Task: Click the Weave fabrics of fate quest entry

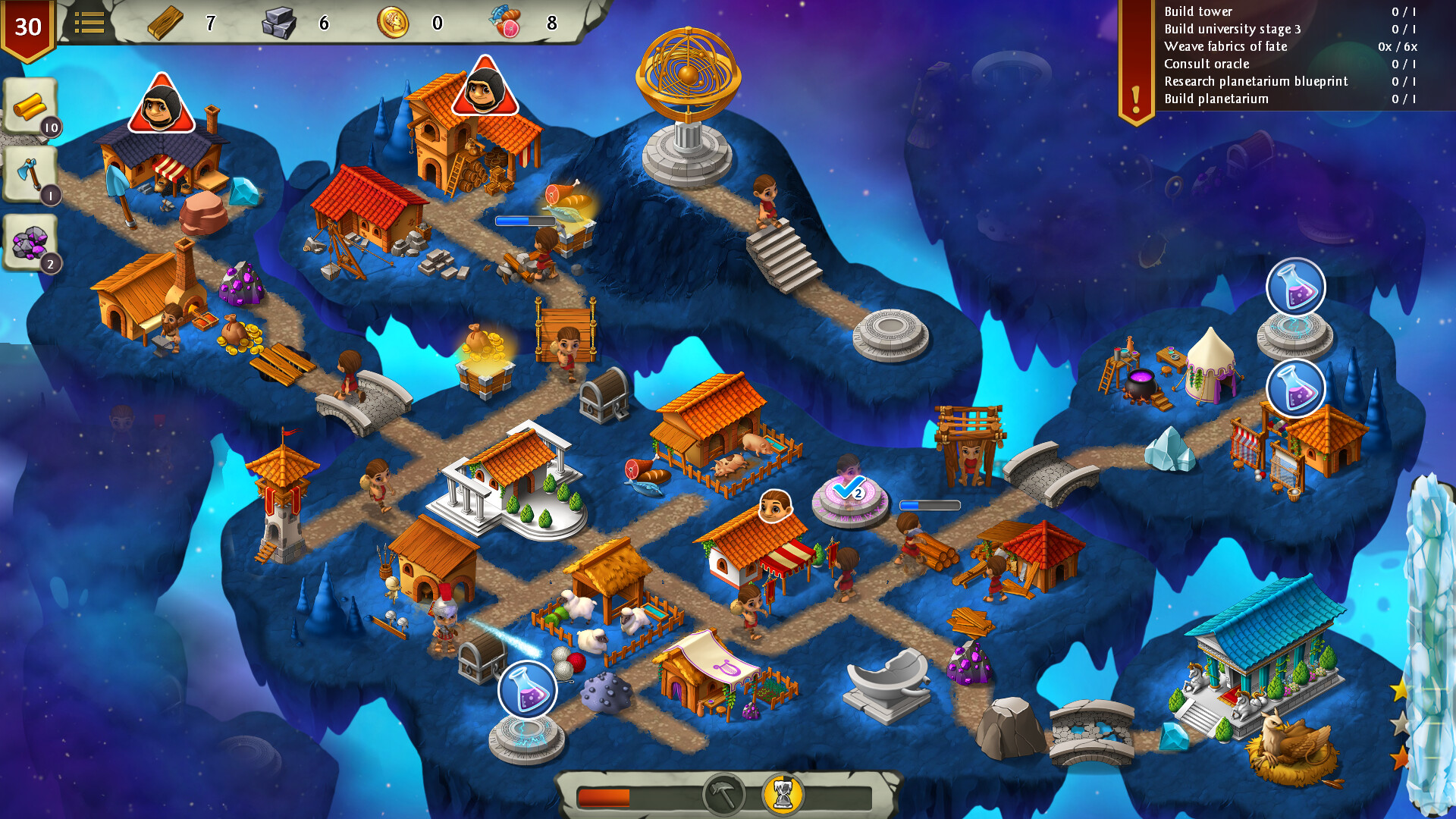Action: [x=1225, y=46]
